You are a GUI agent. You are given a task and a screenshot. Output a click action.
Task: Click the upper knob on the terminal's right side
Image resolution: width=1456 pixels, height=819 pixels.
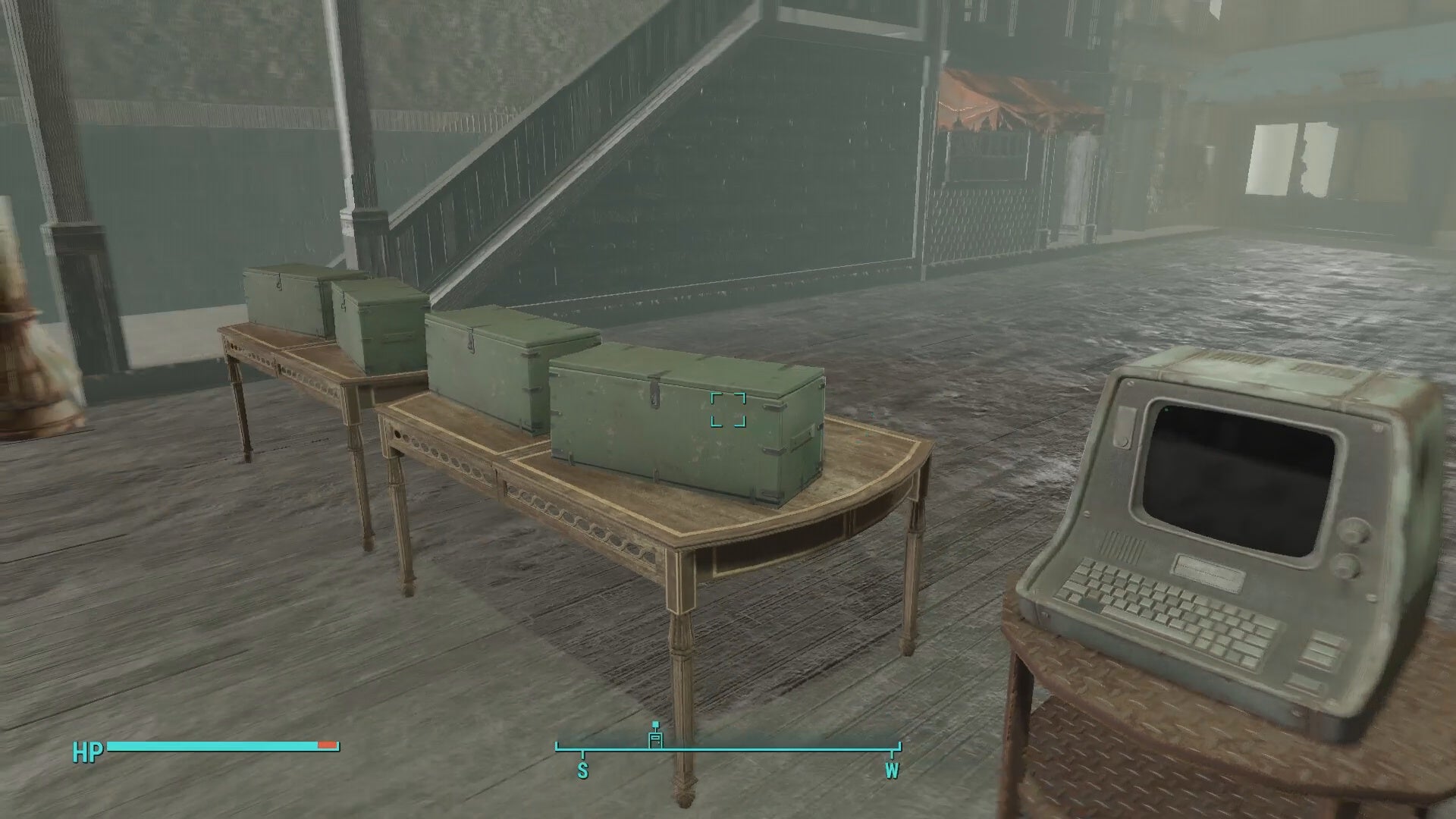(1354, 532)
